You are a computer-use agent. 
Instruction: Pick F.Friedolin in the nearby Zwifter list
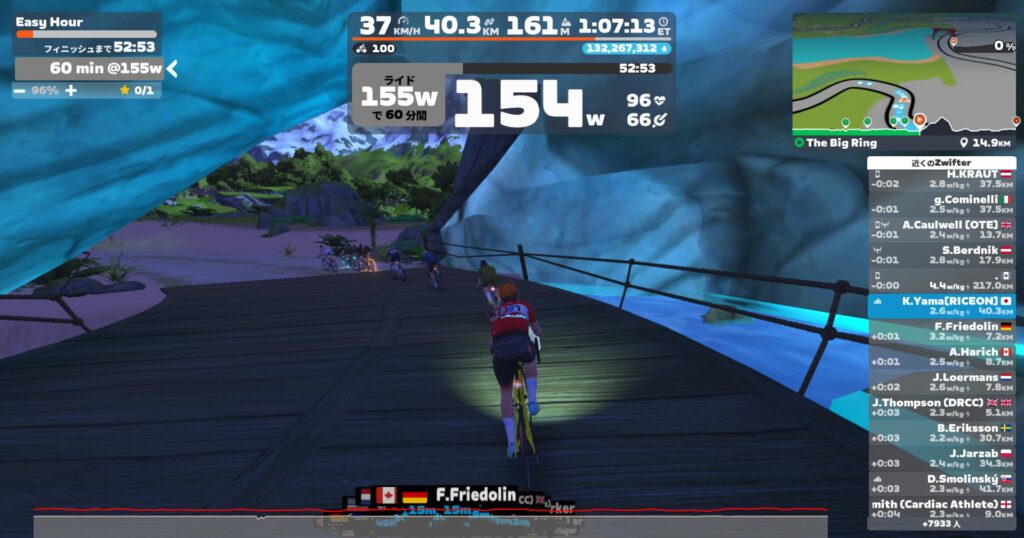coord(941,331)
